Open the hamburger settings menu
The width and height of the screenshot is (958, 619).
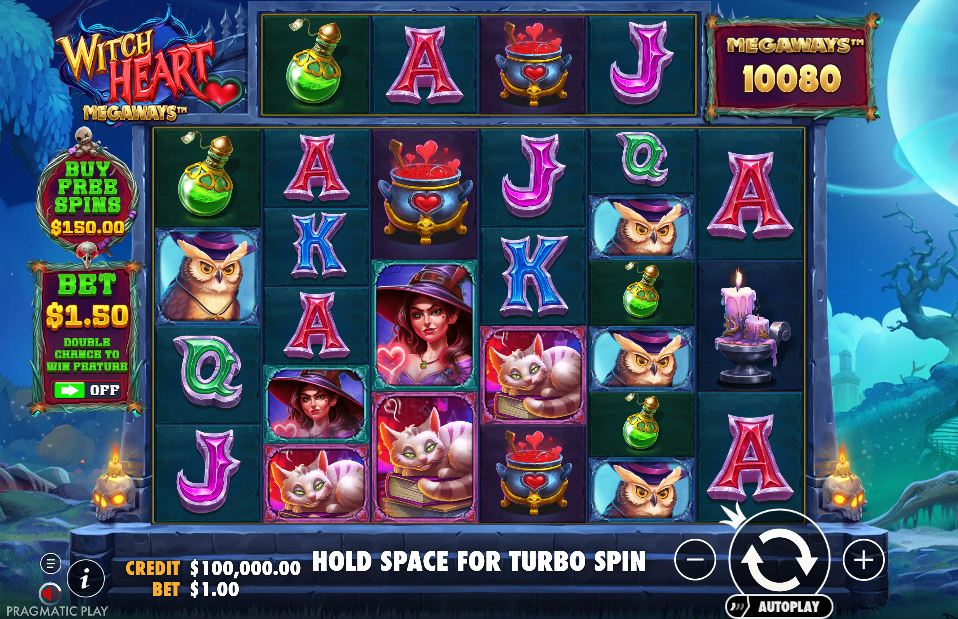50,564
